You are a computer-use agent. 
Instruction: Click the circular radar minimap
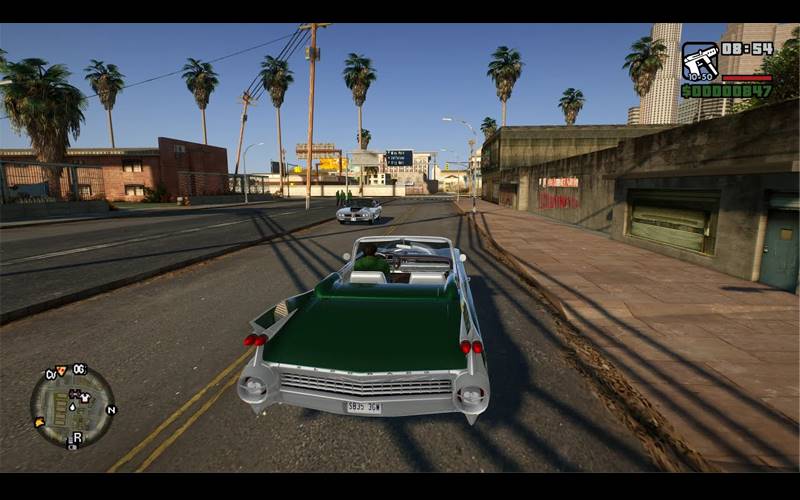coord(72,407)
